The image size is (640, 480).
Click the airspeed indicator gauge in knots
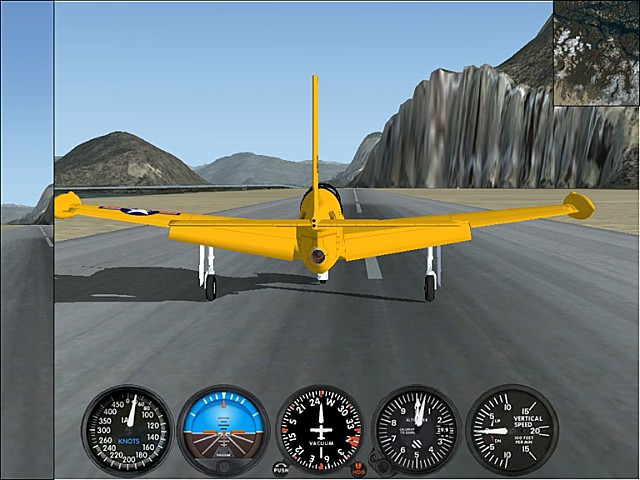(x=128, y=430)
